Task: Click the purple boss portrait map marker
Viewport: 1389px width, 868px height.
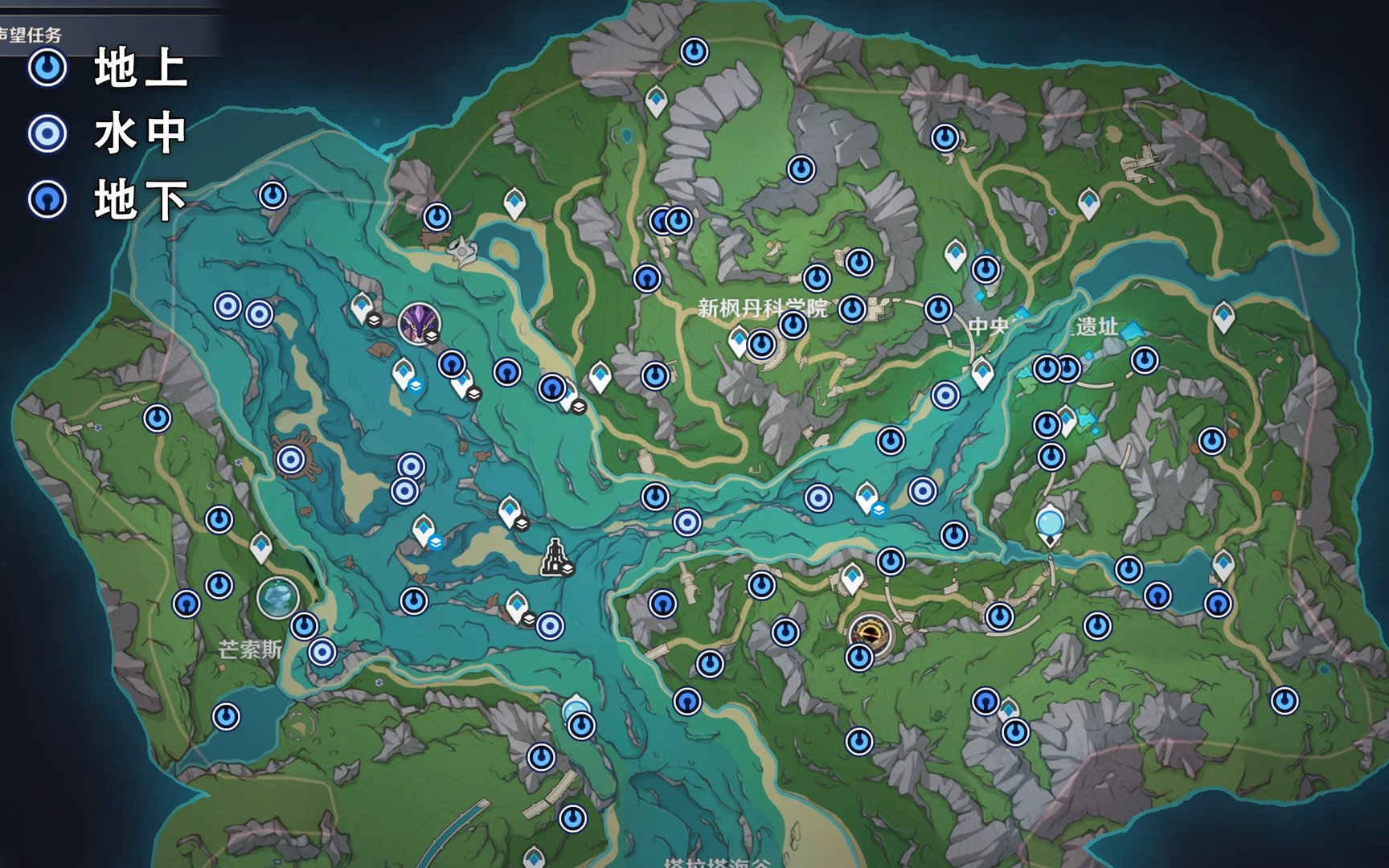Action: (419, 323)
